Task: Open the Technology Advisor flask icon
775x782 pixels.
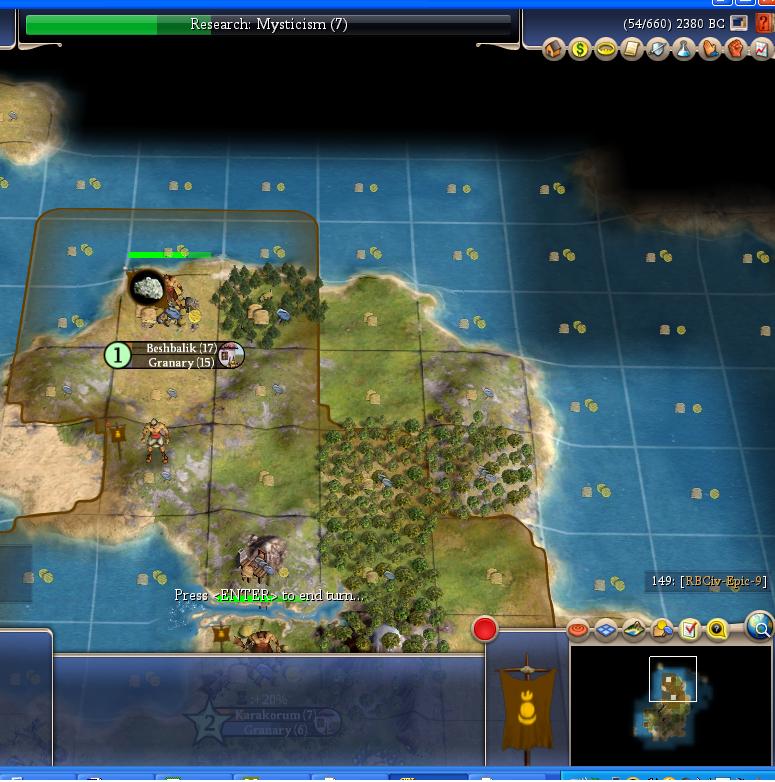Action: tap(684, 49)
